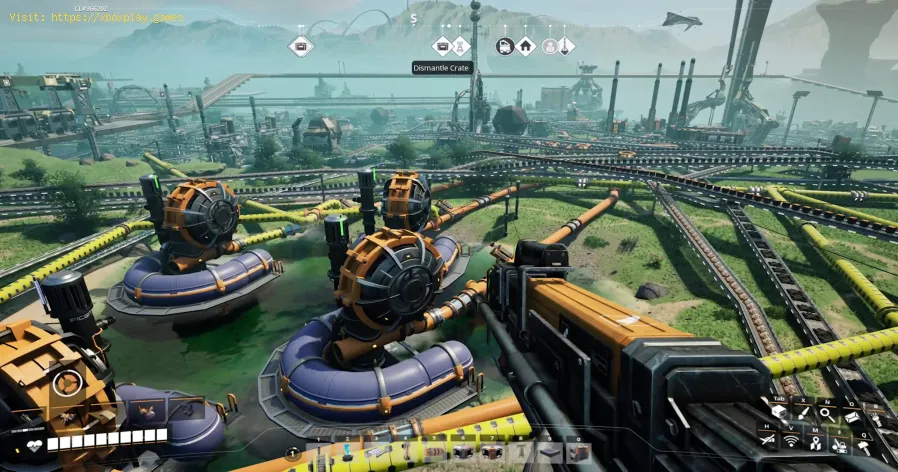Open quick search magnifying glass icon

point(827,413)
